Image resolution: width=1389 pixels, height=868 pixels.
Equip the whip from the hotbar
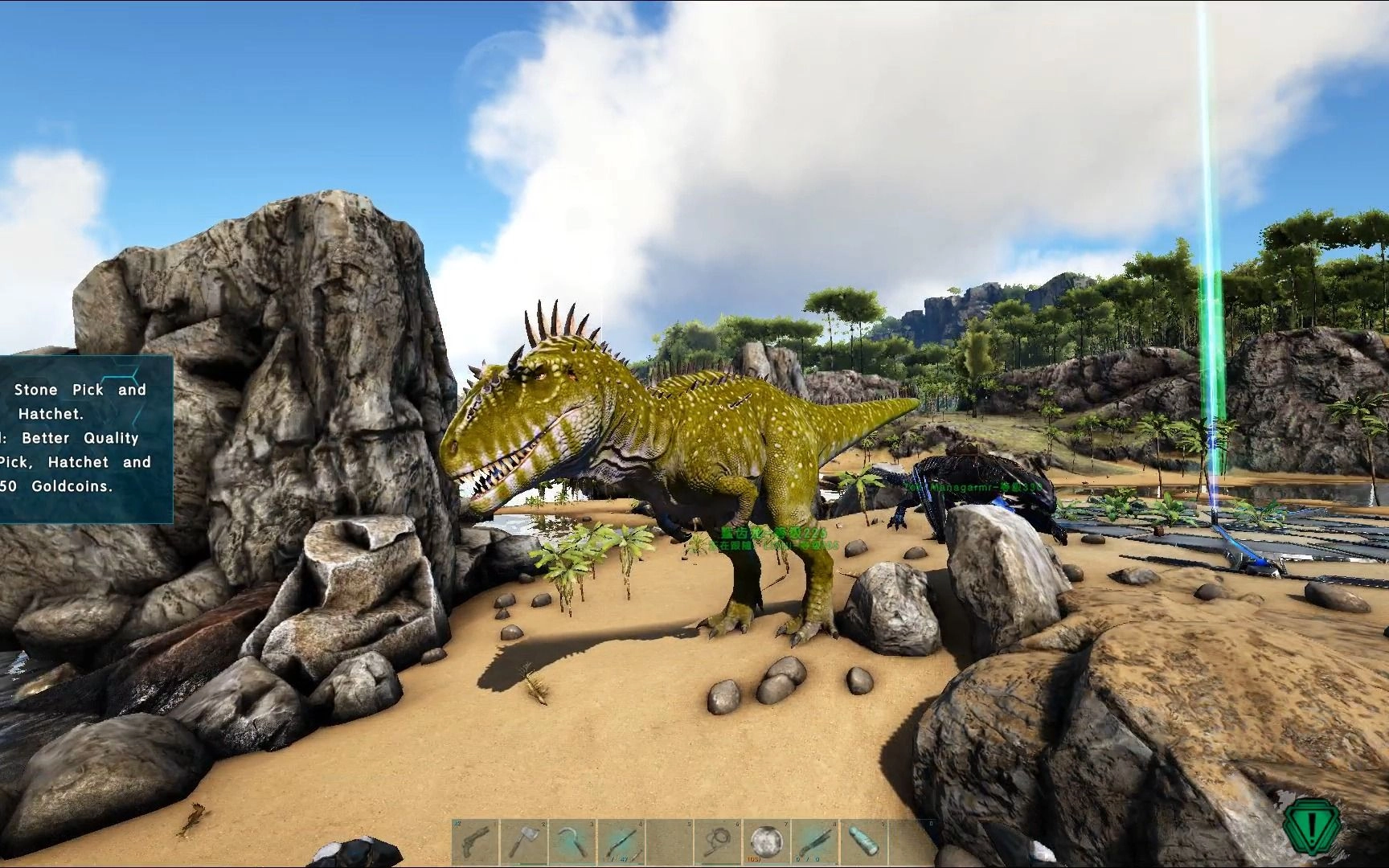click(715, 841)
